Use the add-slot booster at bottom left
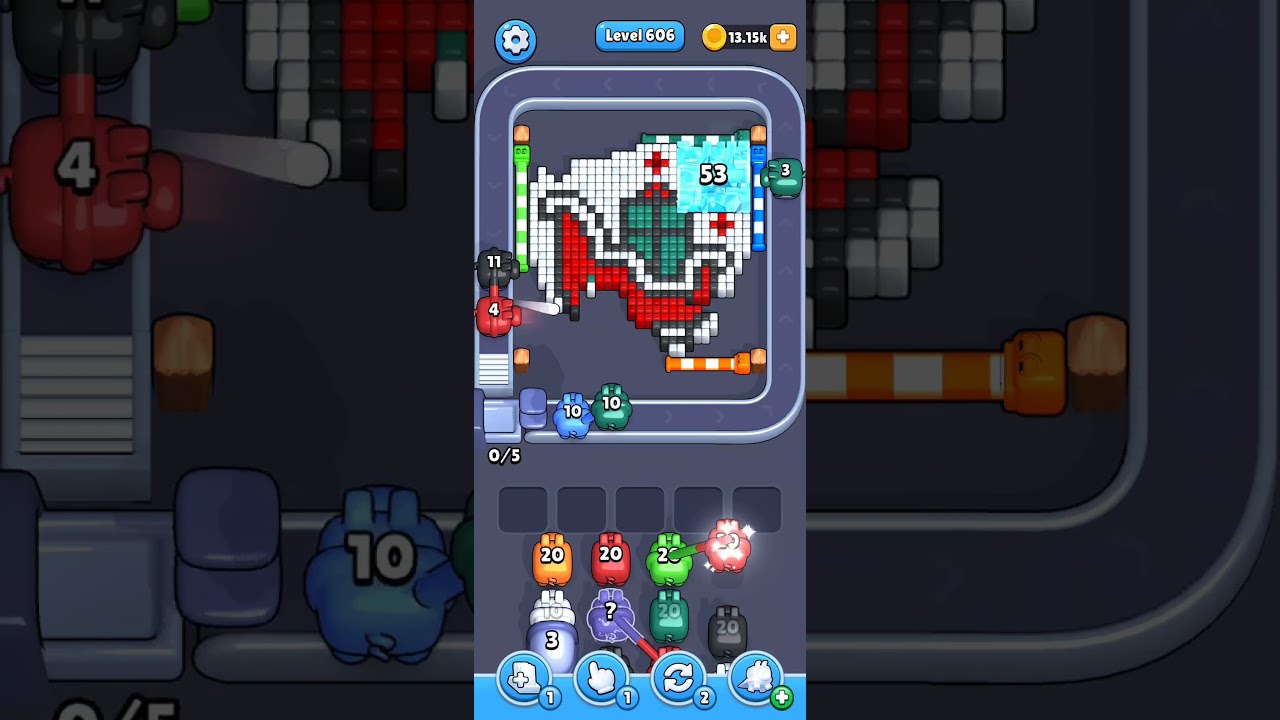 [x=524, y=678]
